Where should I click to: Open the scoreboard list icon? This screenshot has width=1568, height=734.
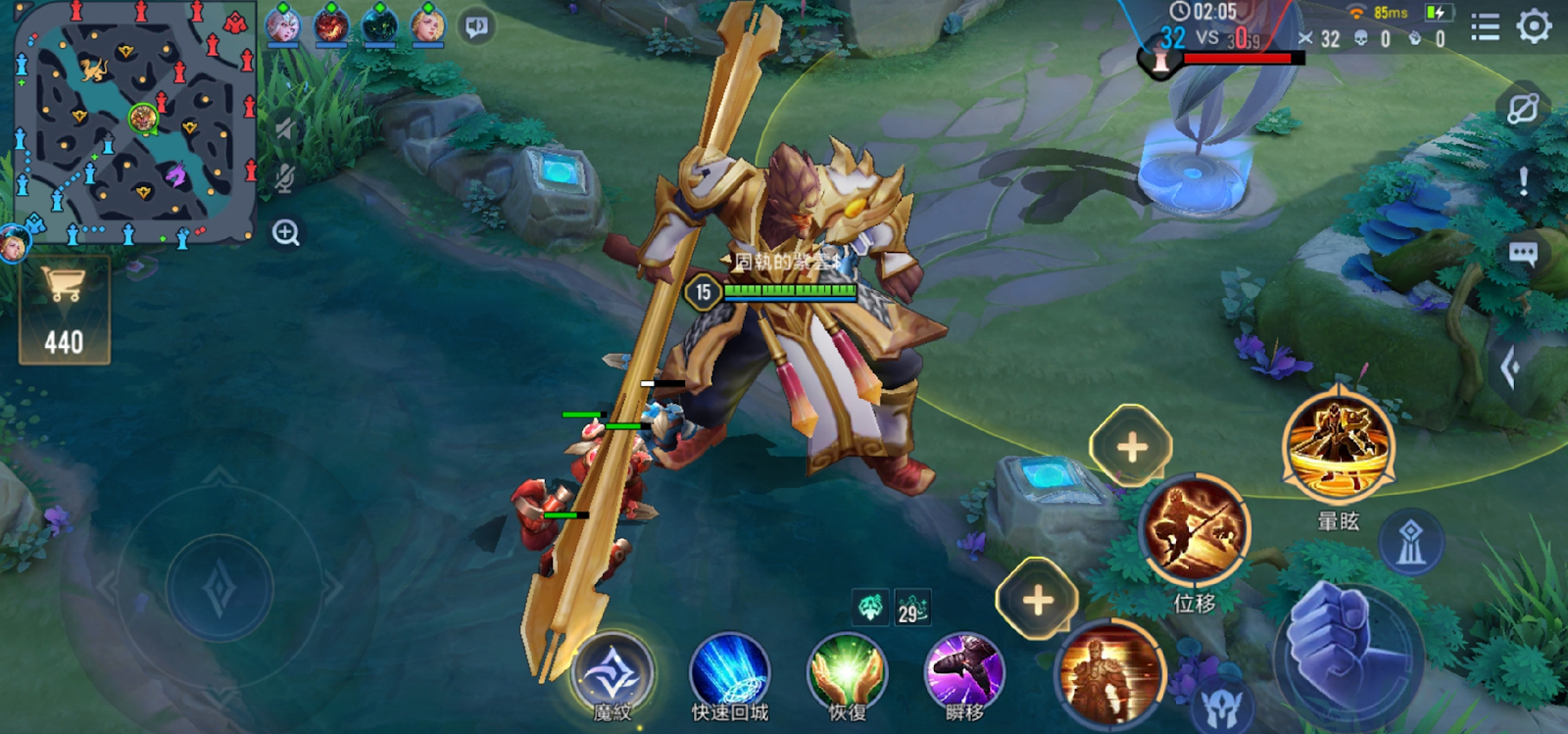(1485, 27)
